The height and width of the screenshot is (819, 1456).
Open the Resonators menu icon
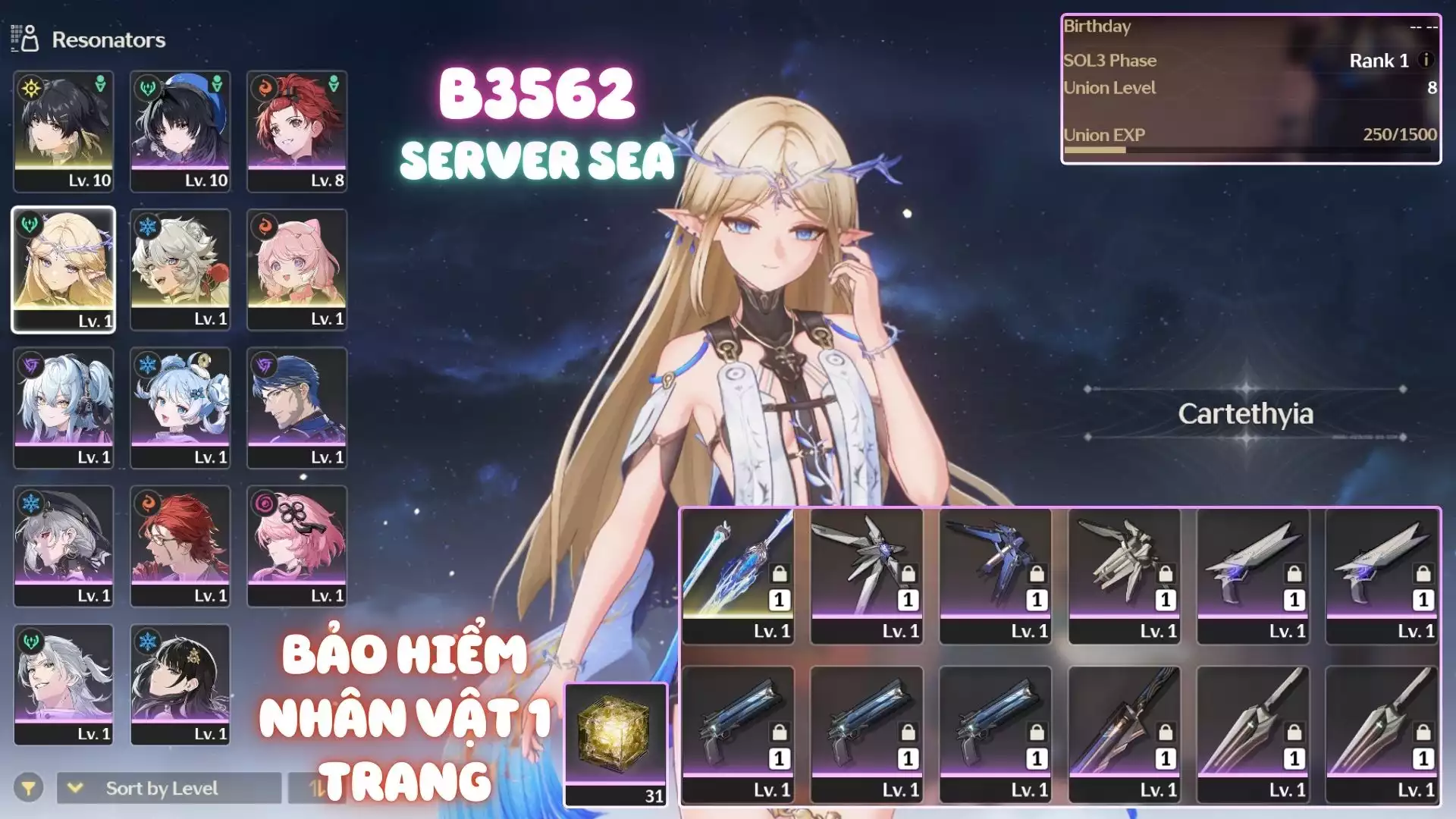(25, 39)
